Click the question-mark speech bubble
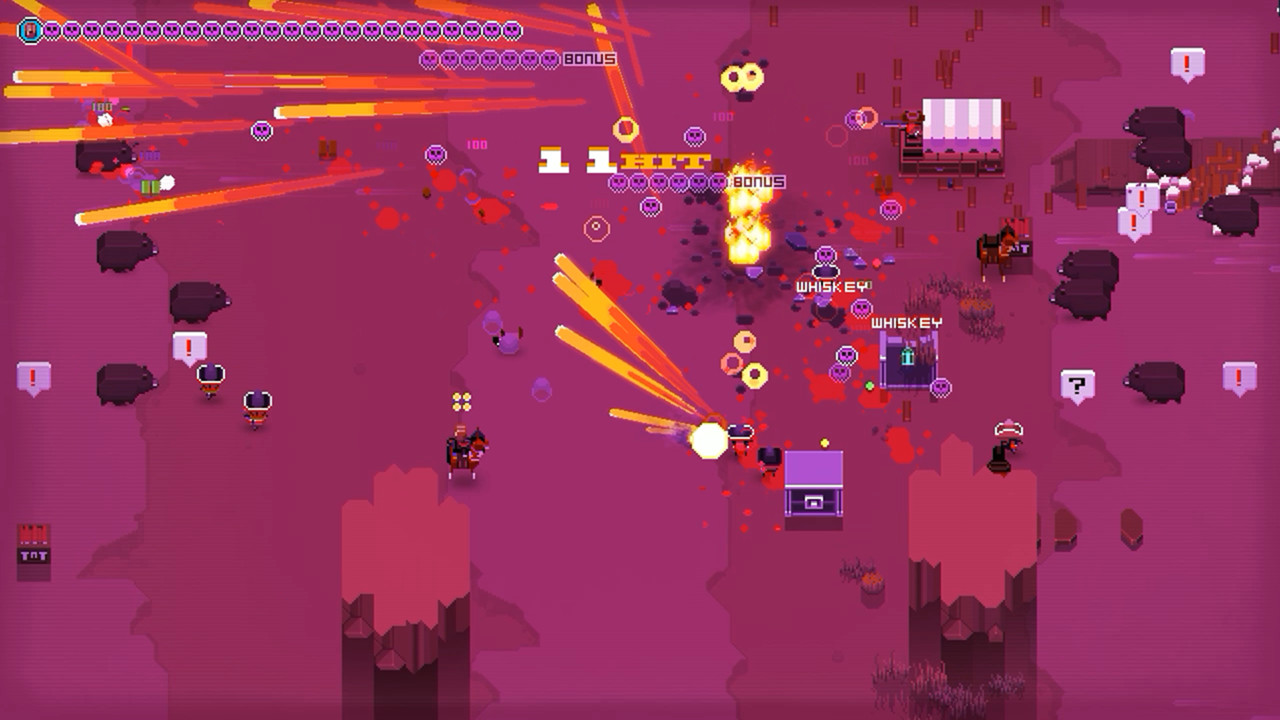 coord(1077,383)
